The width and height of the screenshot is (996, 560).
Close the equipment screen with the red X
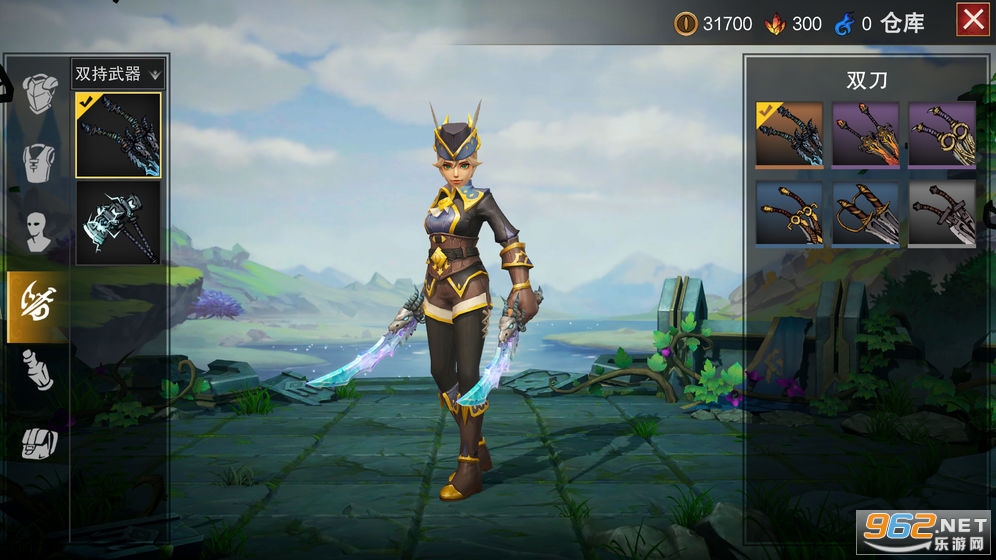click(x=972, y=20)
